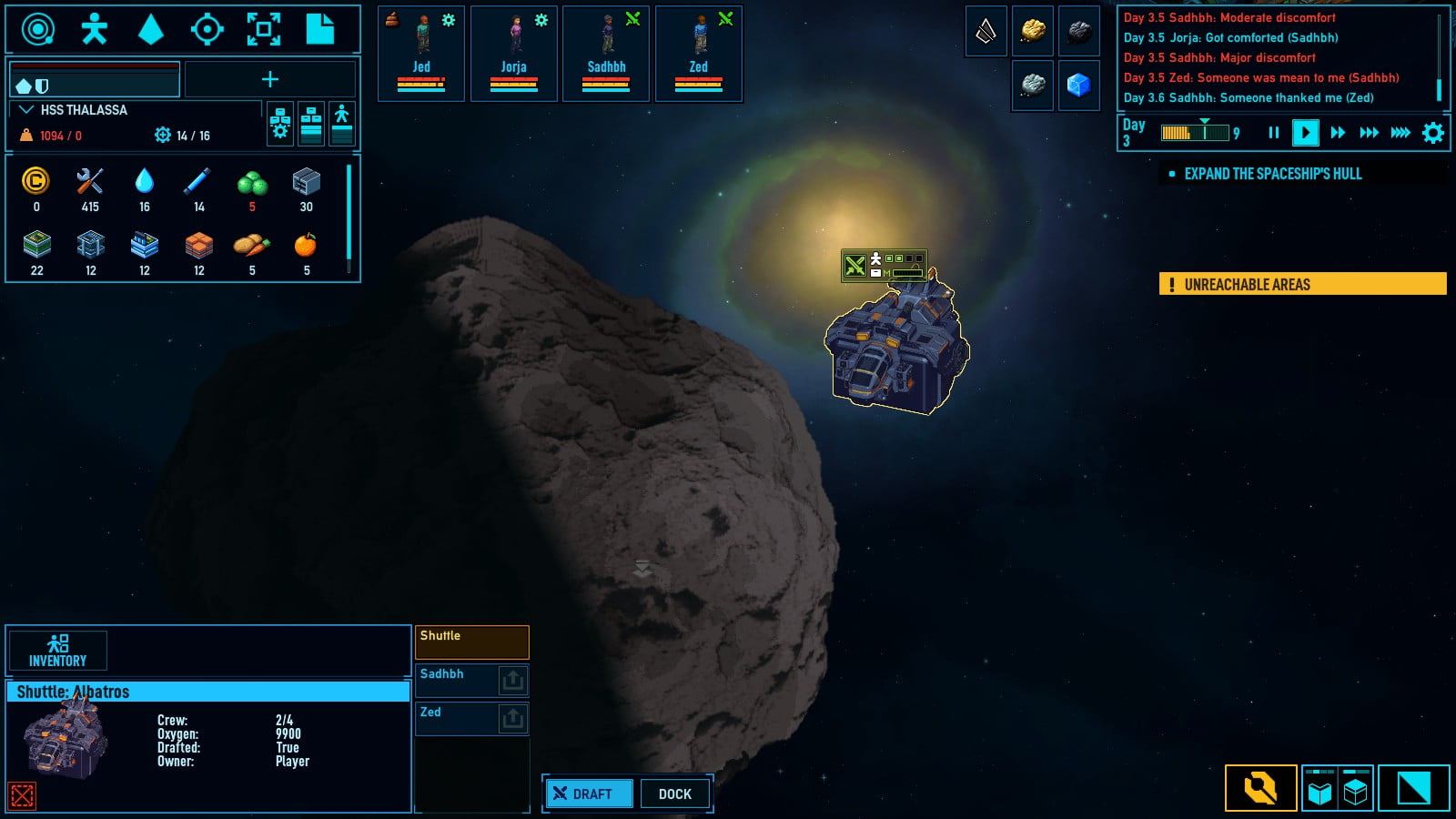Select the blue cube resource icon

[x=1078, y=86]
